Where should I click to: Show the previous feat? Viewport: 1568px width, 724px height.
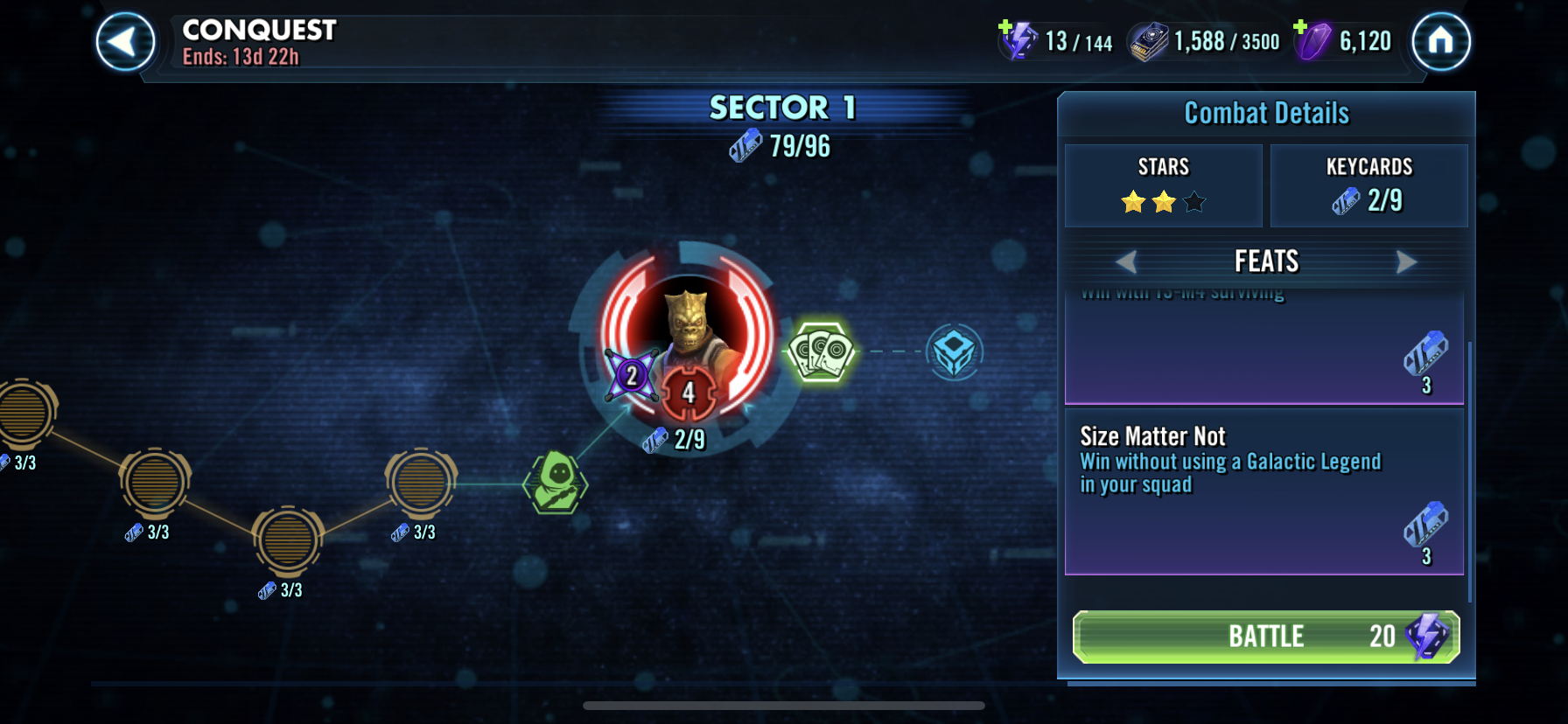click(x=1126, y=261)
